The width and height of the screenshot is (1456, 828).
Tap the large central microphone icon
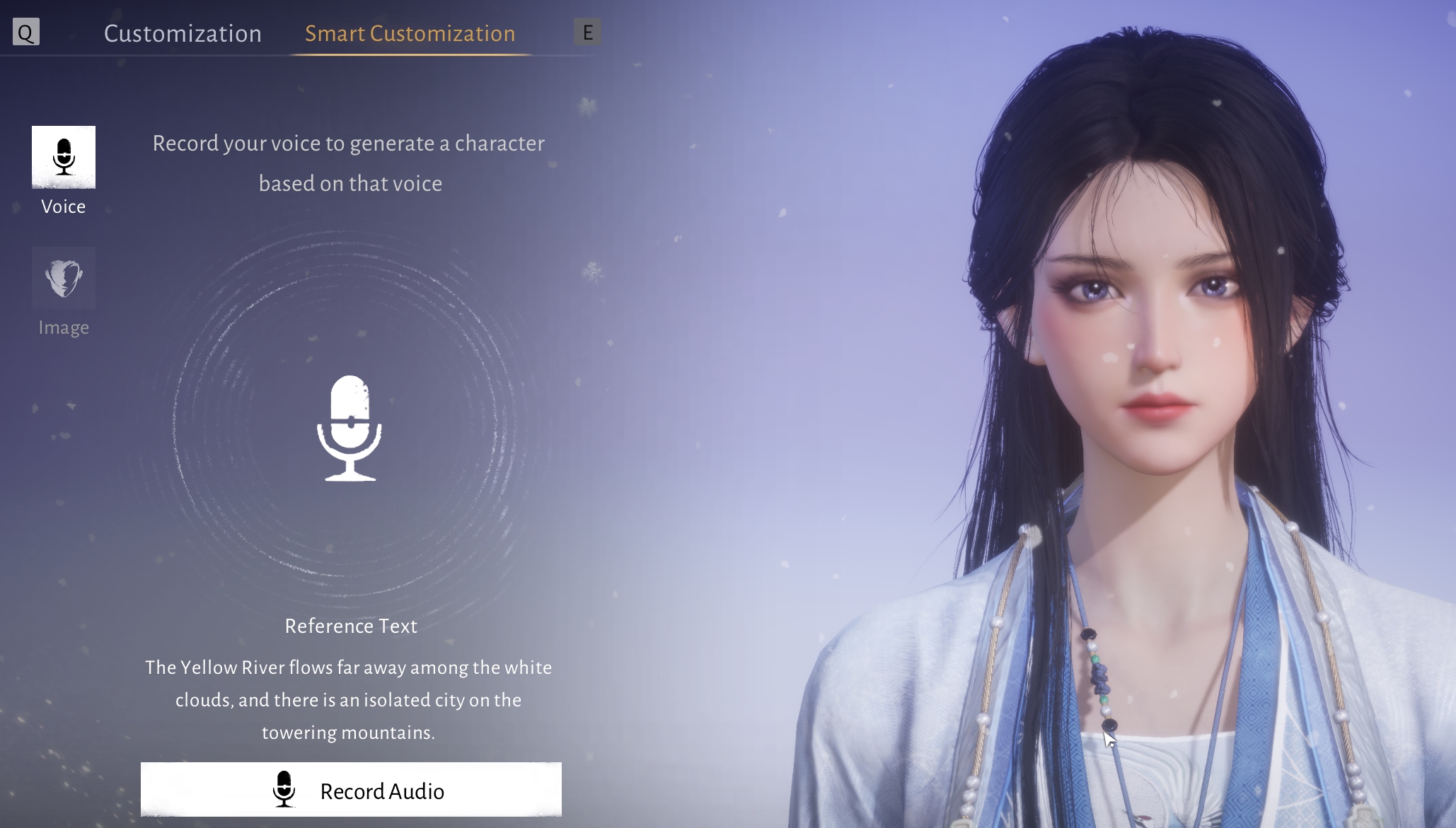point(349,428)
